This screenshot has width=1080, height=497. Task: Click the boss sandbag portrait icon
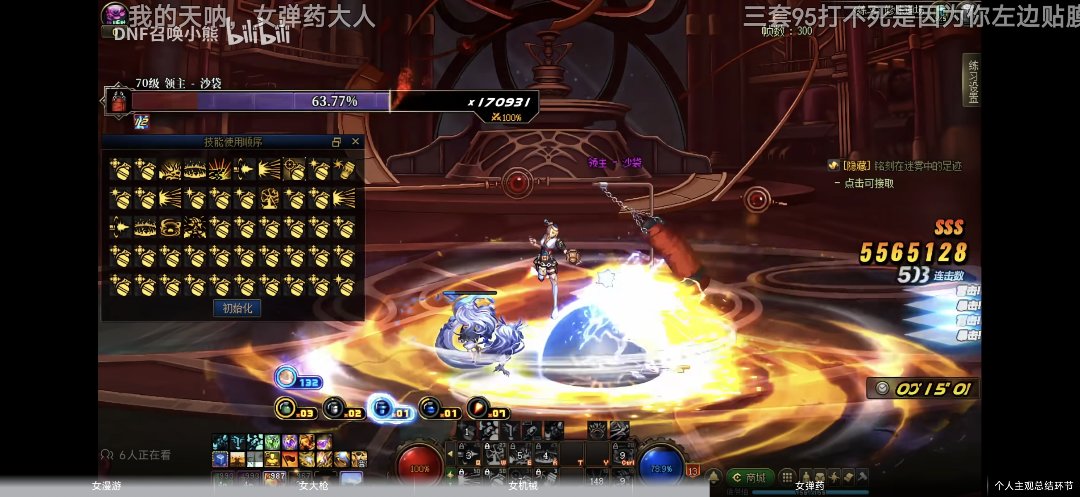tap(118, 101)
